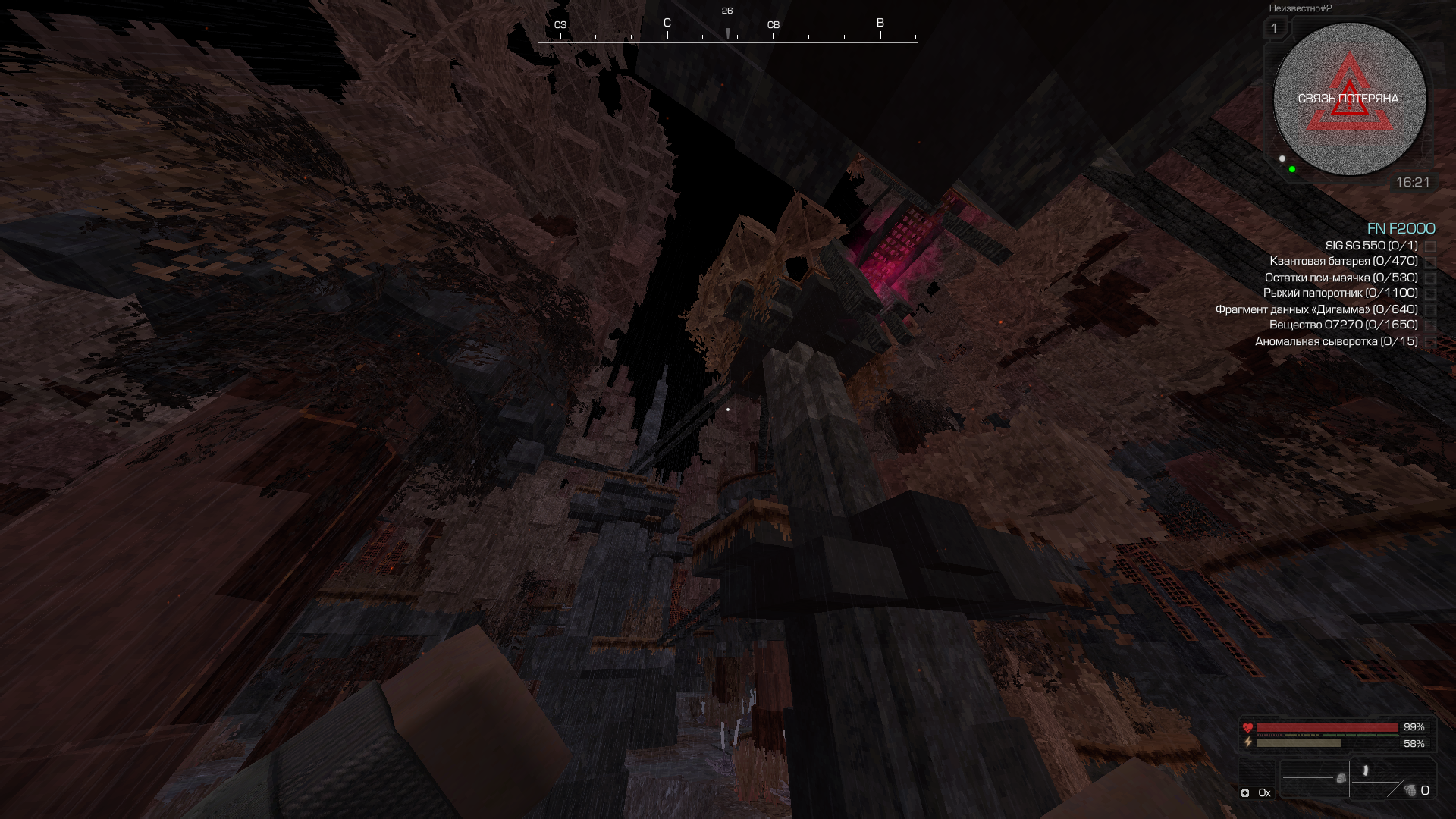The image size is (1456, 819).
Task: Click the medkit plus icon
Action: click(x=1245, y=793)
